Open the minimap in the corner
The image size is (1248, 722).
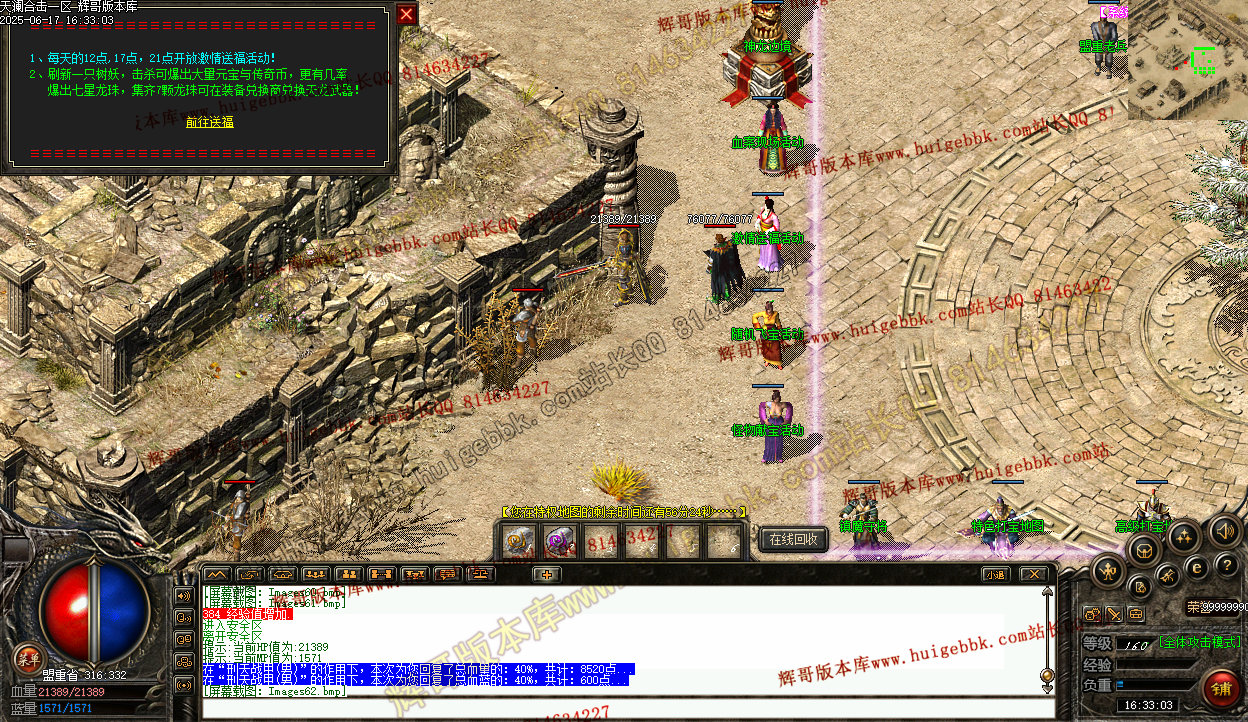click(x=1188, y=60)
